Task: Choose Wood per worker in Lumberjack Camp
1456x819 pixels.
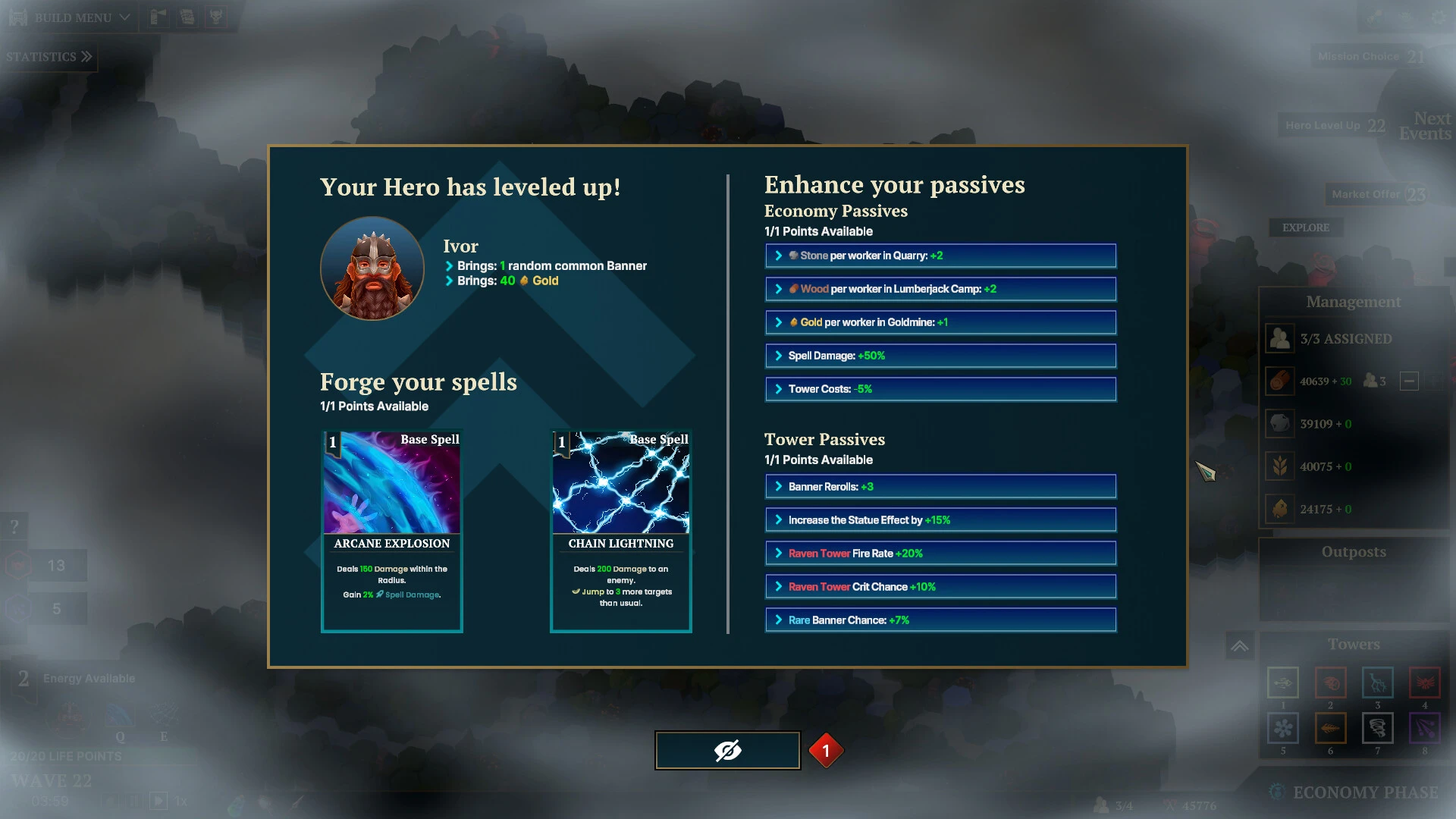Action: [940, 289]
